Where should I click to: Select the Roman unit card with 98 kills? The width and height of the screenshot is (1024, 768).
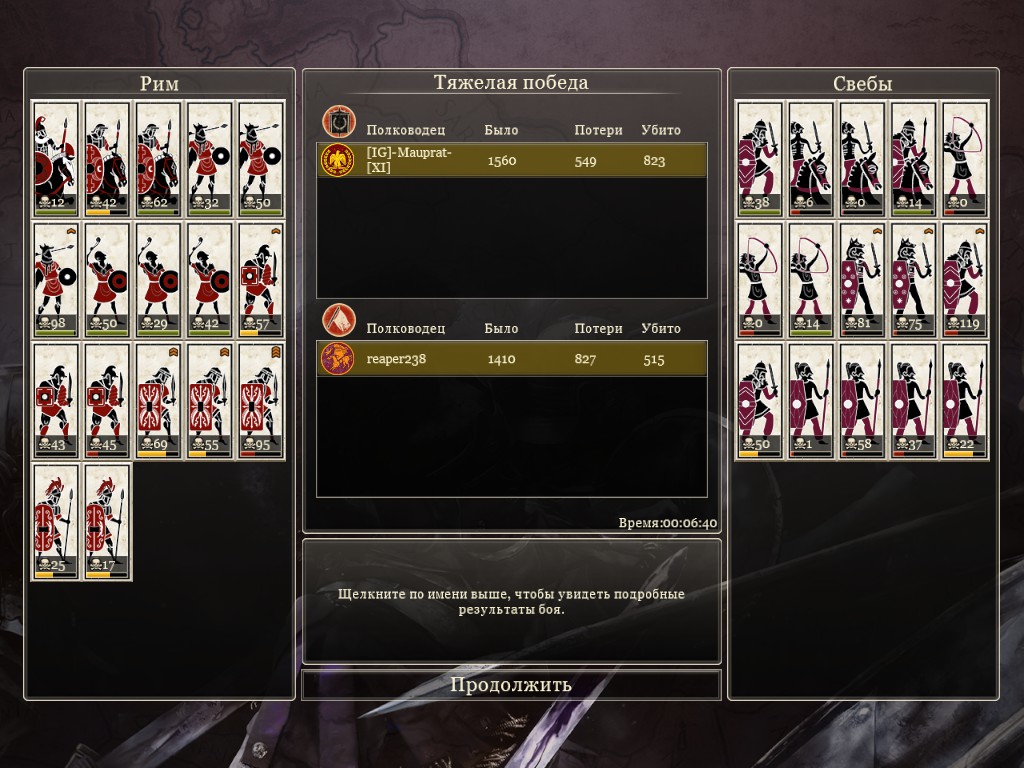point(56,280)
